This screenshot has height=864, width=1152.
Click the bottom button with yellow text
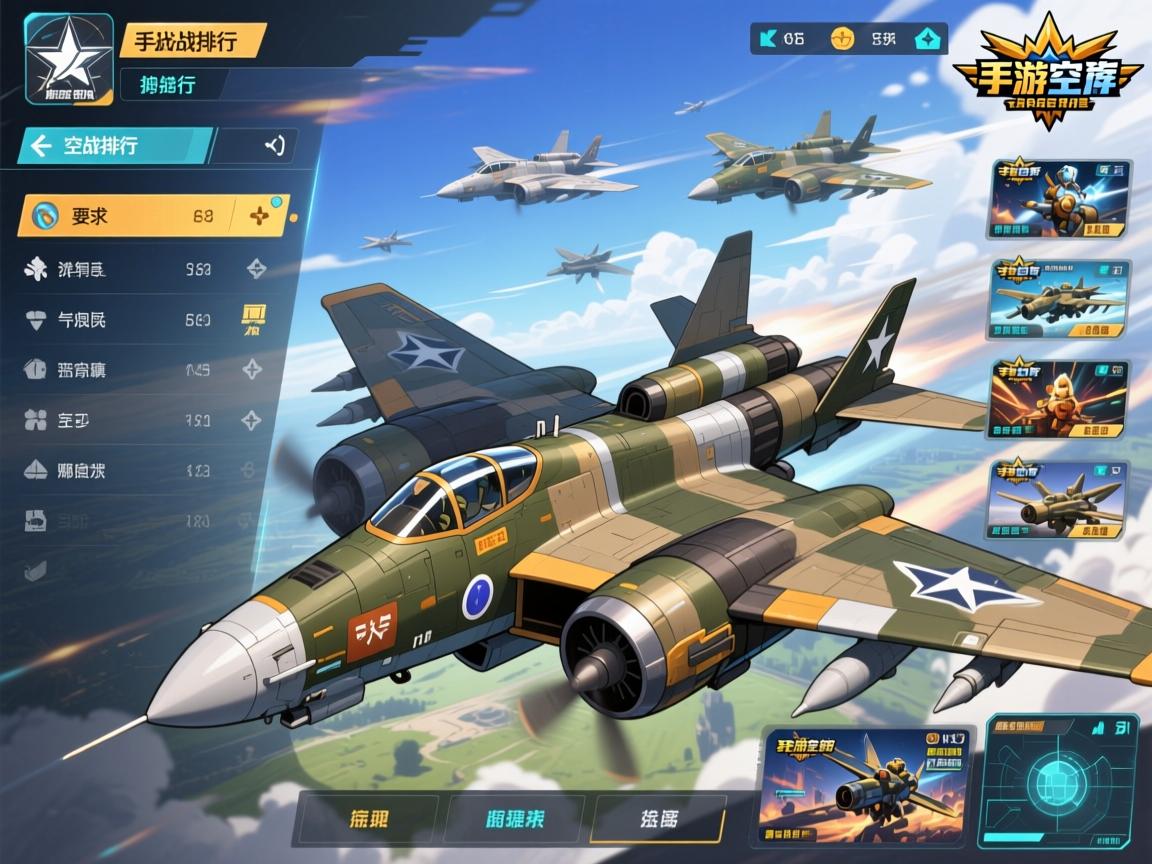click(x=370, y=819)
